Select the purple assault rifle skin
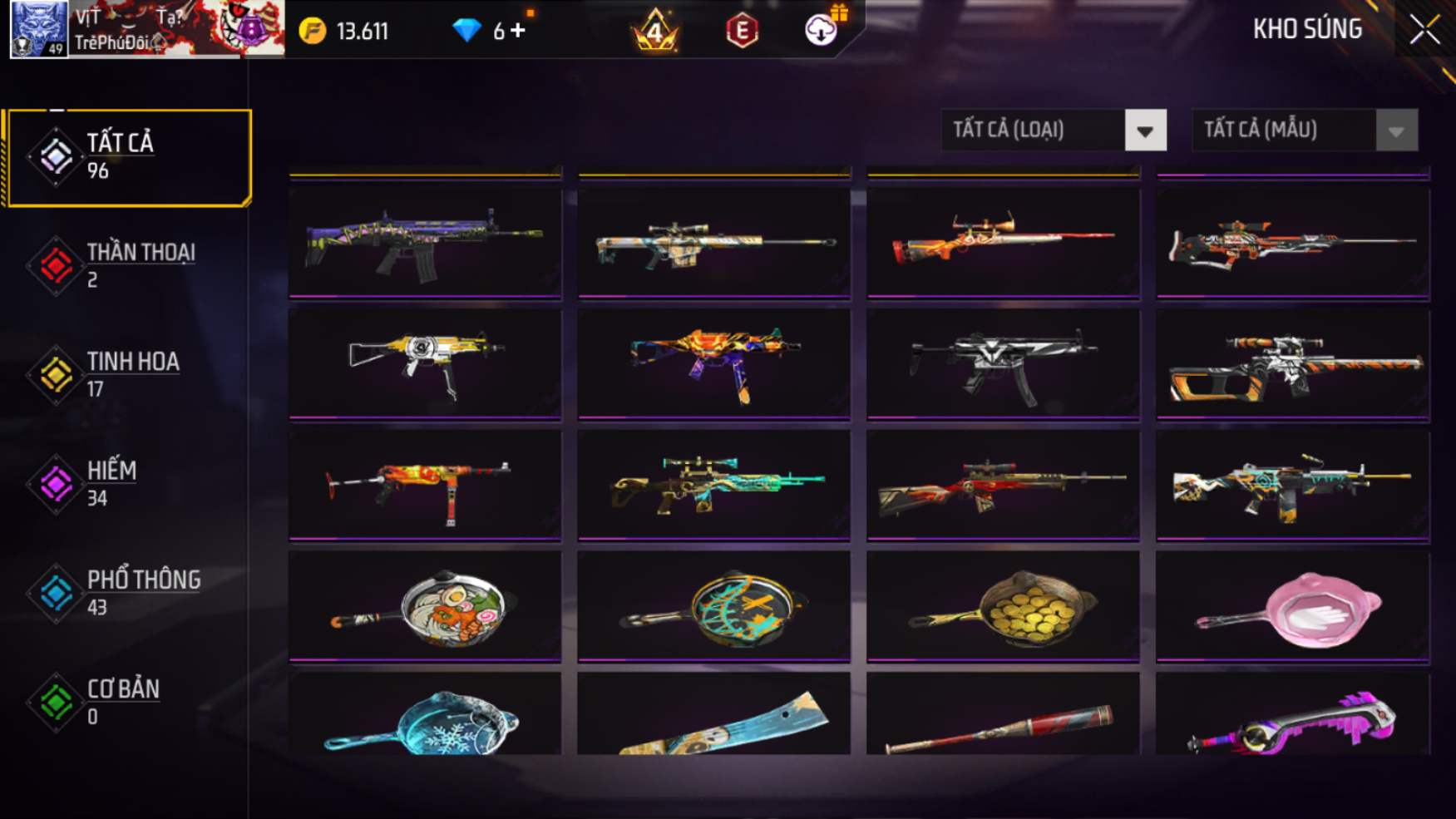This screenshot has height=819, width=1456. click(425, 242)
